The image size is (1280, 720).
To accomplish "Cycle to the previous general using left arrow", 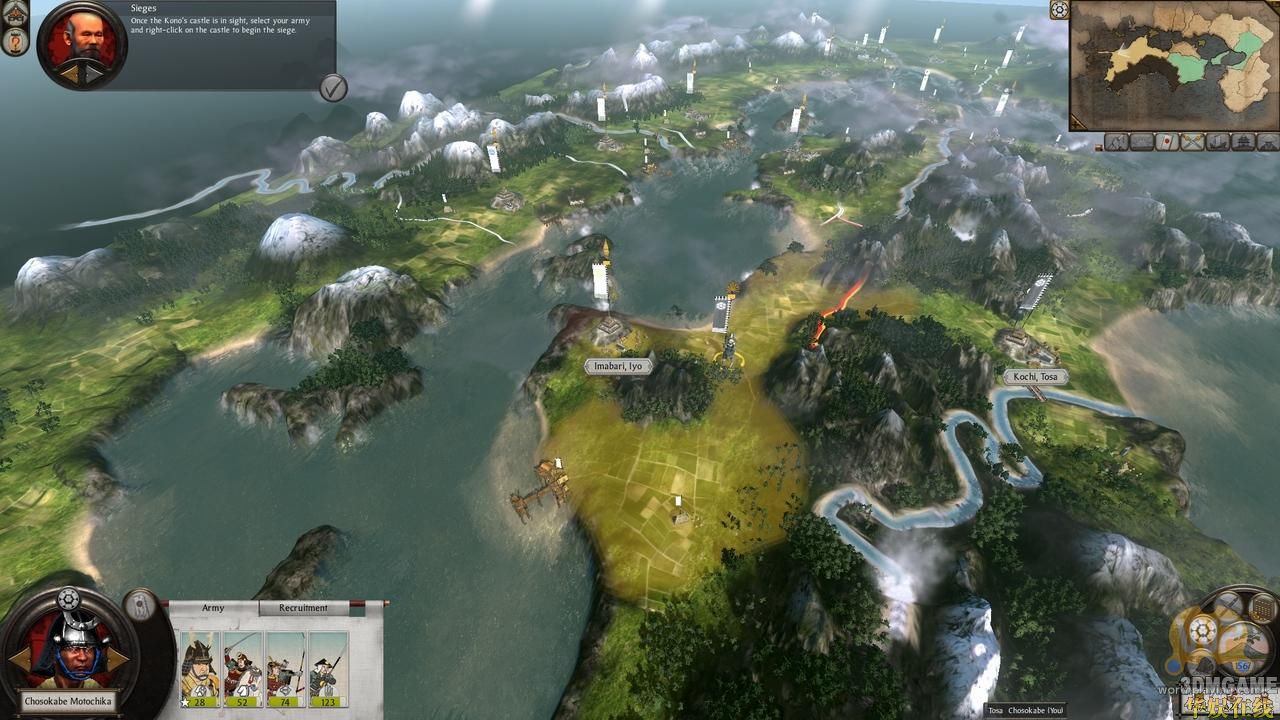I will point(20,659).
